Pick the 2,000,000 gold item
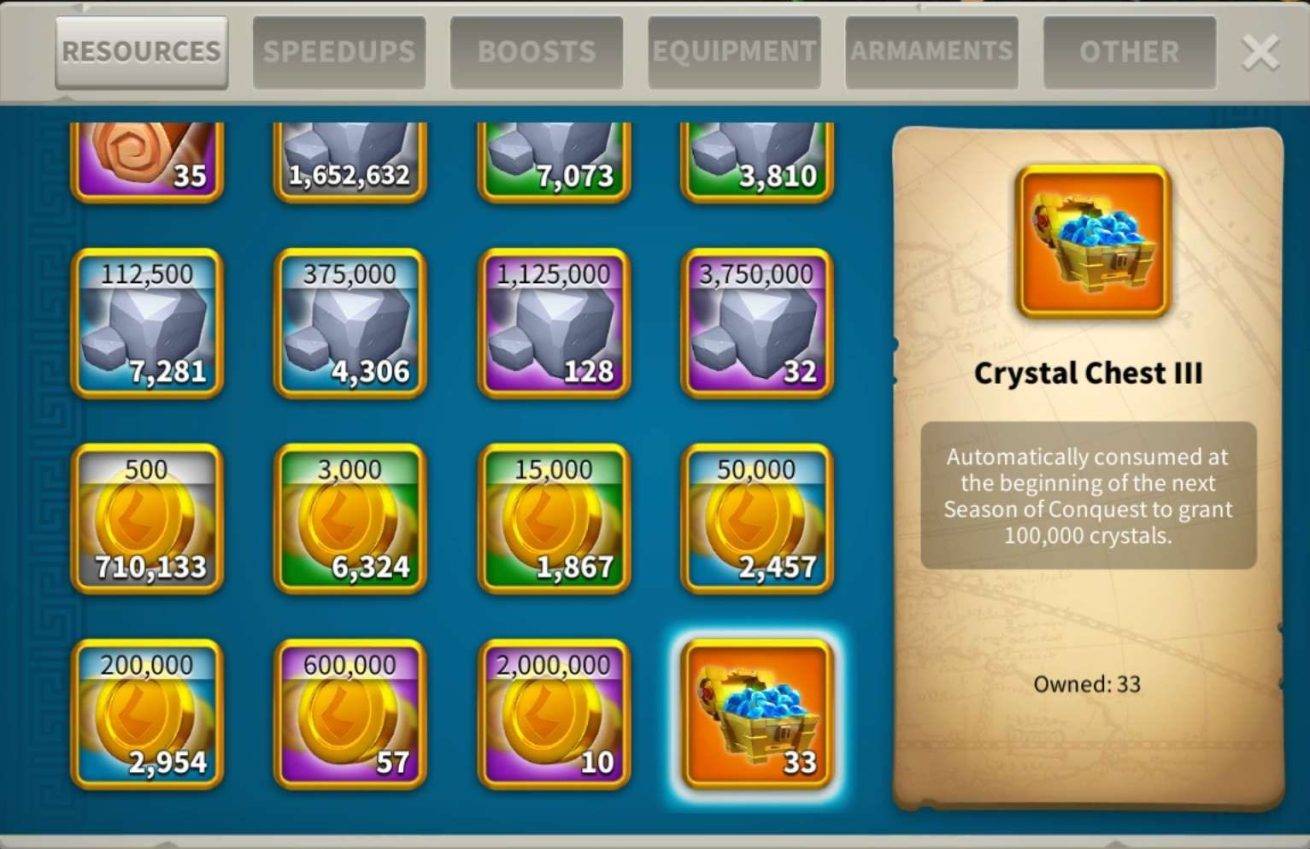Screen dimensions: 1310x849 point(554,714)
